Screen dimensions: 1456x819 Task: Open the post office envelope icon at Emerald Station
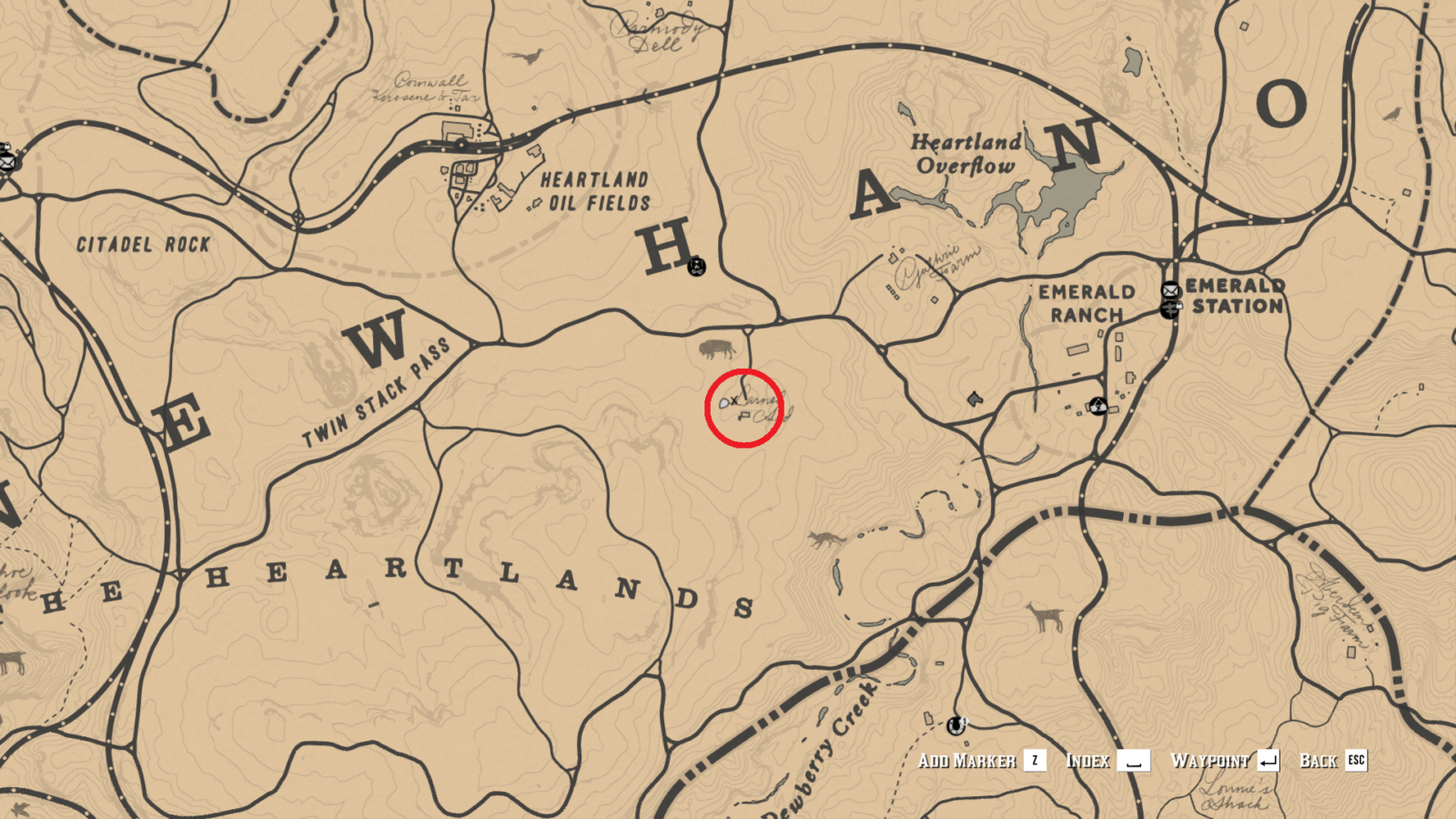pyautogui.click(x=1171, y=289)
